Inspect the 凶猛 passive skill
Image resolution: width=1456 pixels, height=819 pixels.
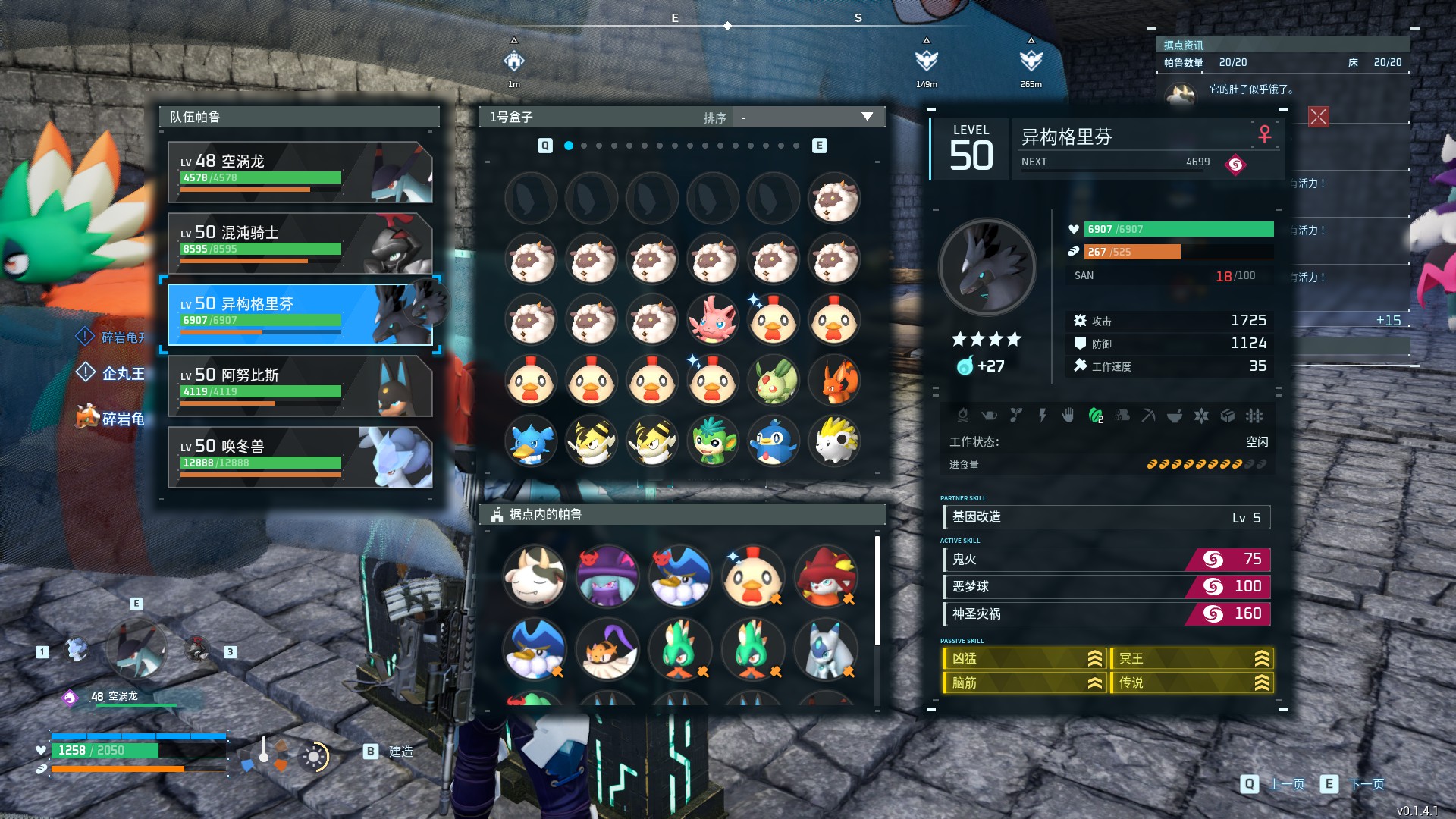pyautogui.click(x=1025, y=659)
